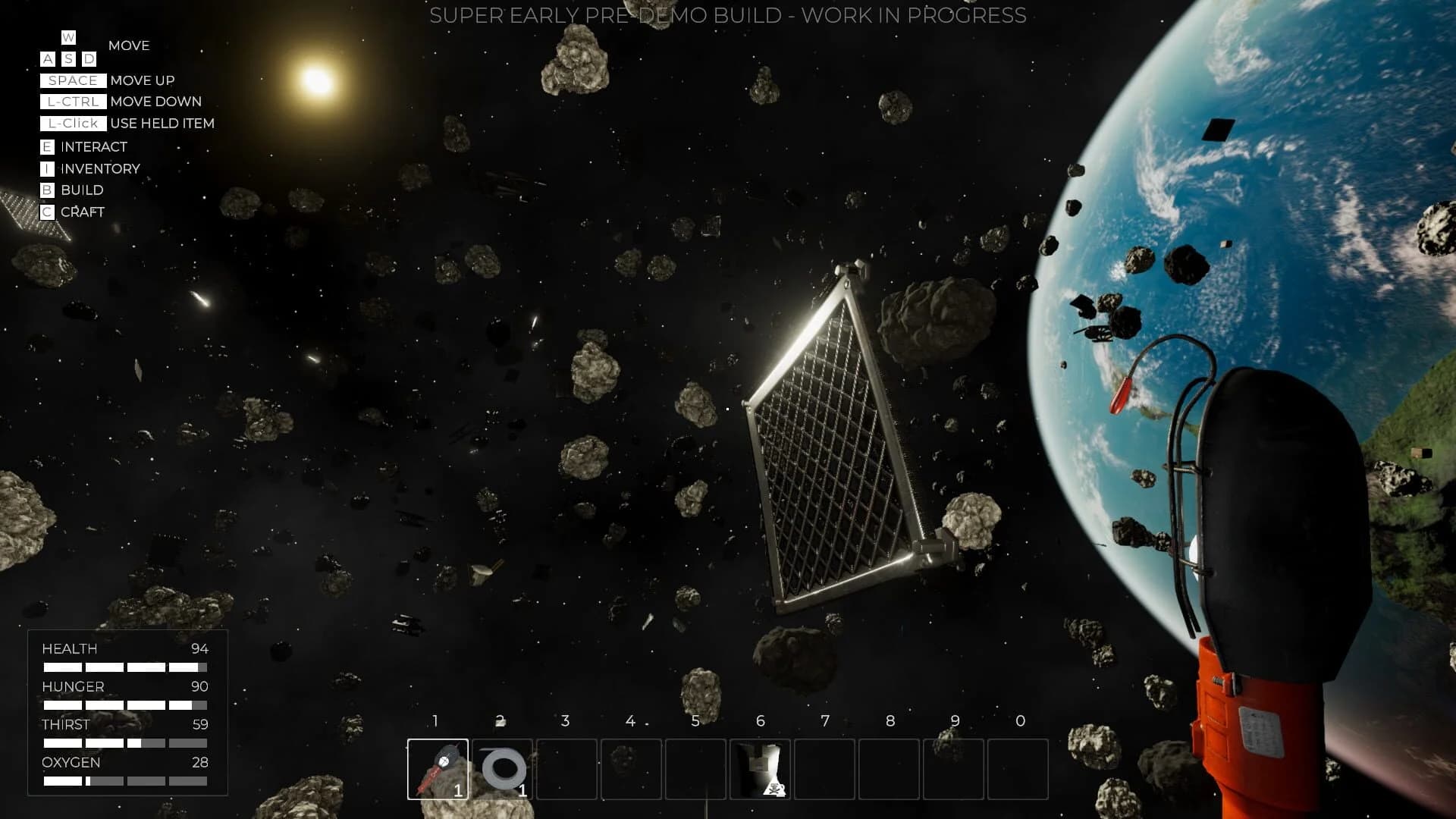Click the CRAFT label text
Image resolution: width=1456 pixels, height=819 pixels.
84,212
